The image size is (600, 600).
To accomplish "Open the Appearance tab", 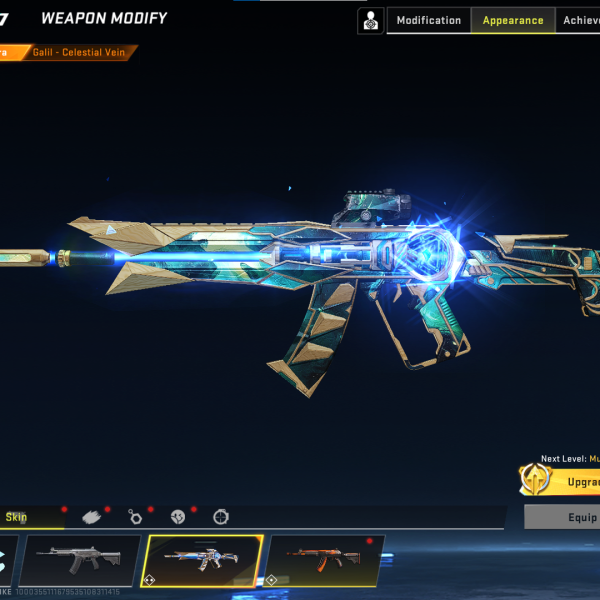I will 512,20.
